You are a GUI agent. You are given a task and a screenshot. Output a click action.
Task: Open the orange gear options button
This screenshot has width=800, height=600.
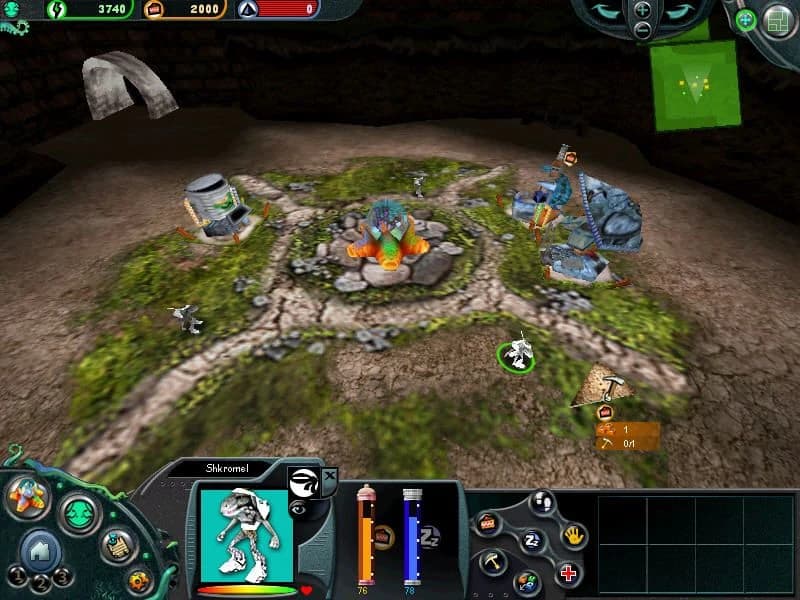click(139, 579)
